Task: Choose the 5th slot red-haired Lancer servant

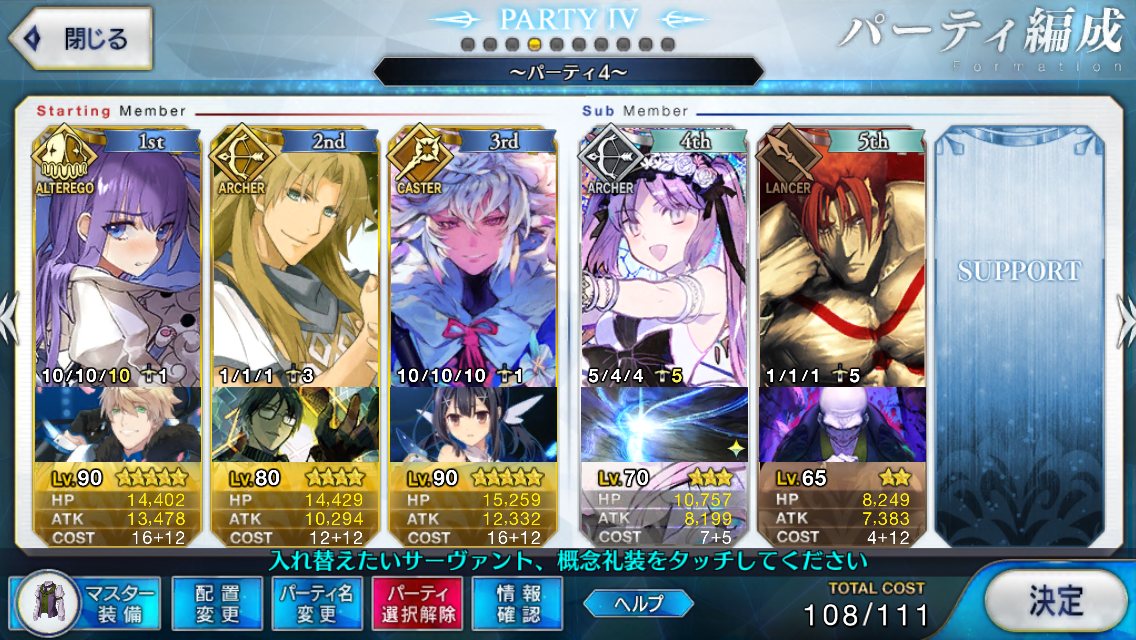Action: pyautogui.click(x=841, y=260)
